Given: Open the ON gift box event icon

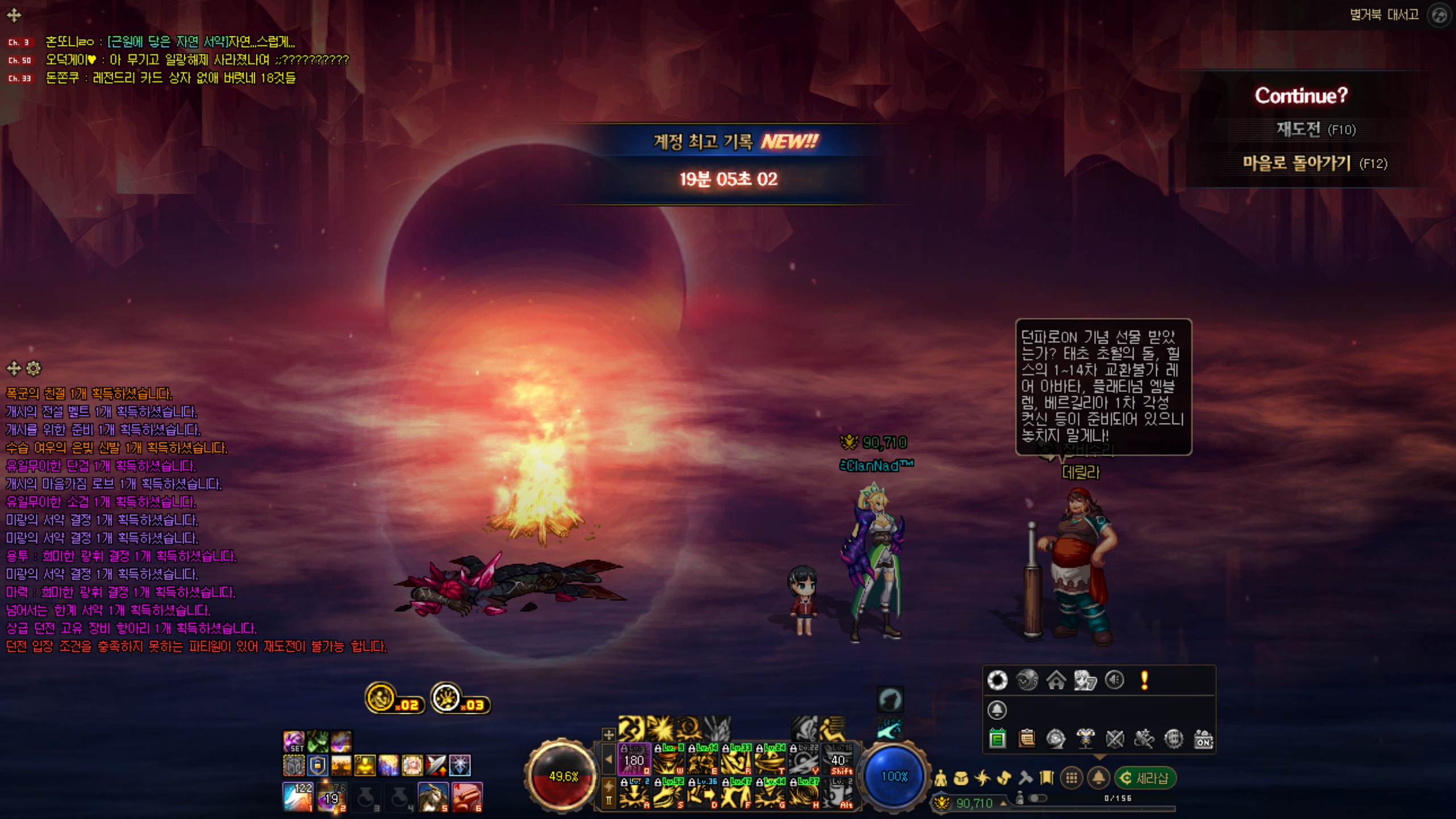Looking at the screenshot, I should 1203,739.
